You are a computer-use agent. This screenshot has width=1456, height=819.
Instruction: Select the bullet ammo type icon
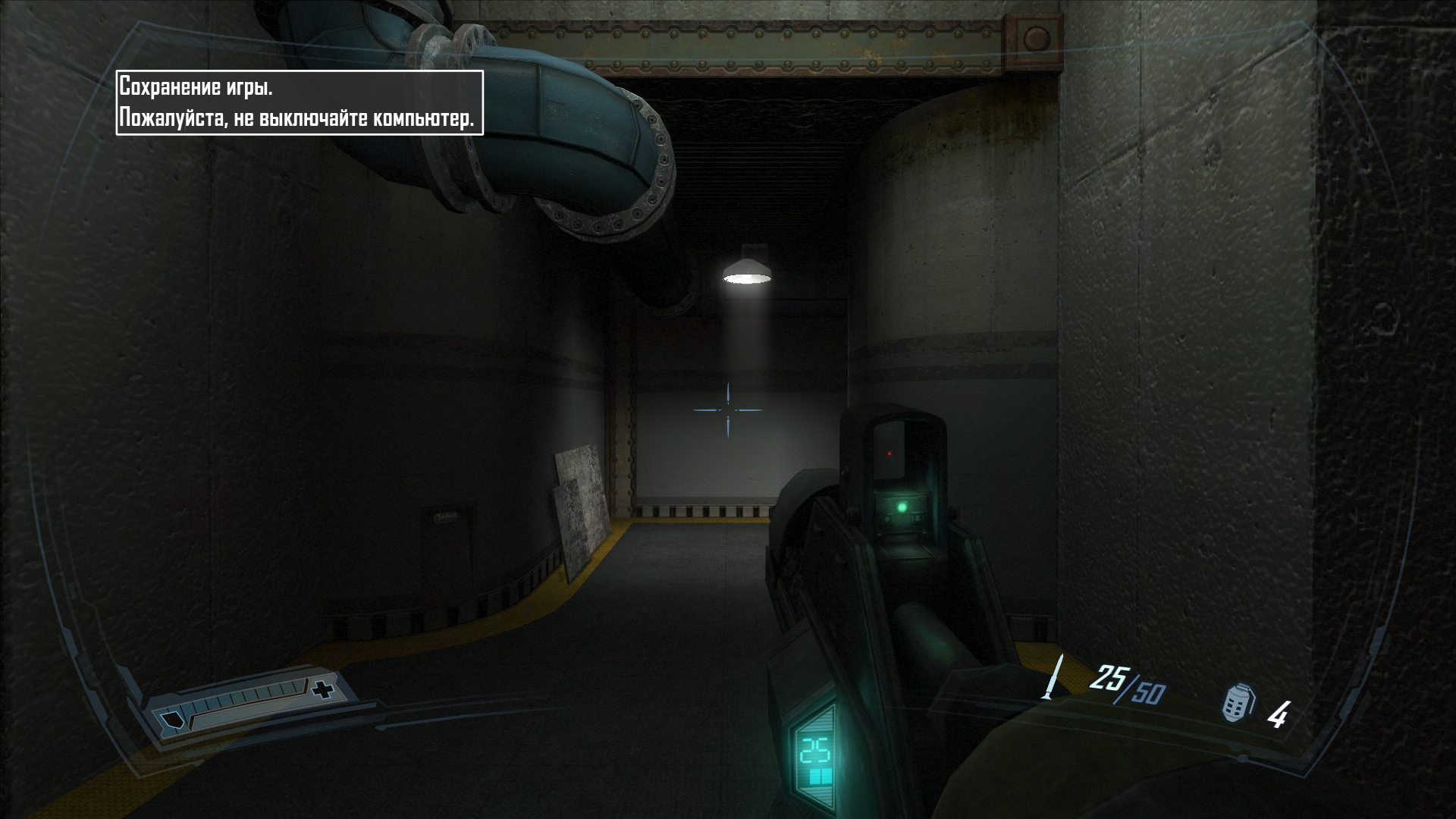[1053, 676]
